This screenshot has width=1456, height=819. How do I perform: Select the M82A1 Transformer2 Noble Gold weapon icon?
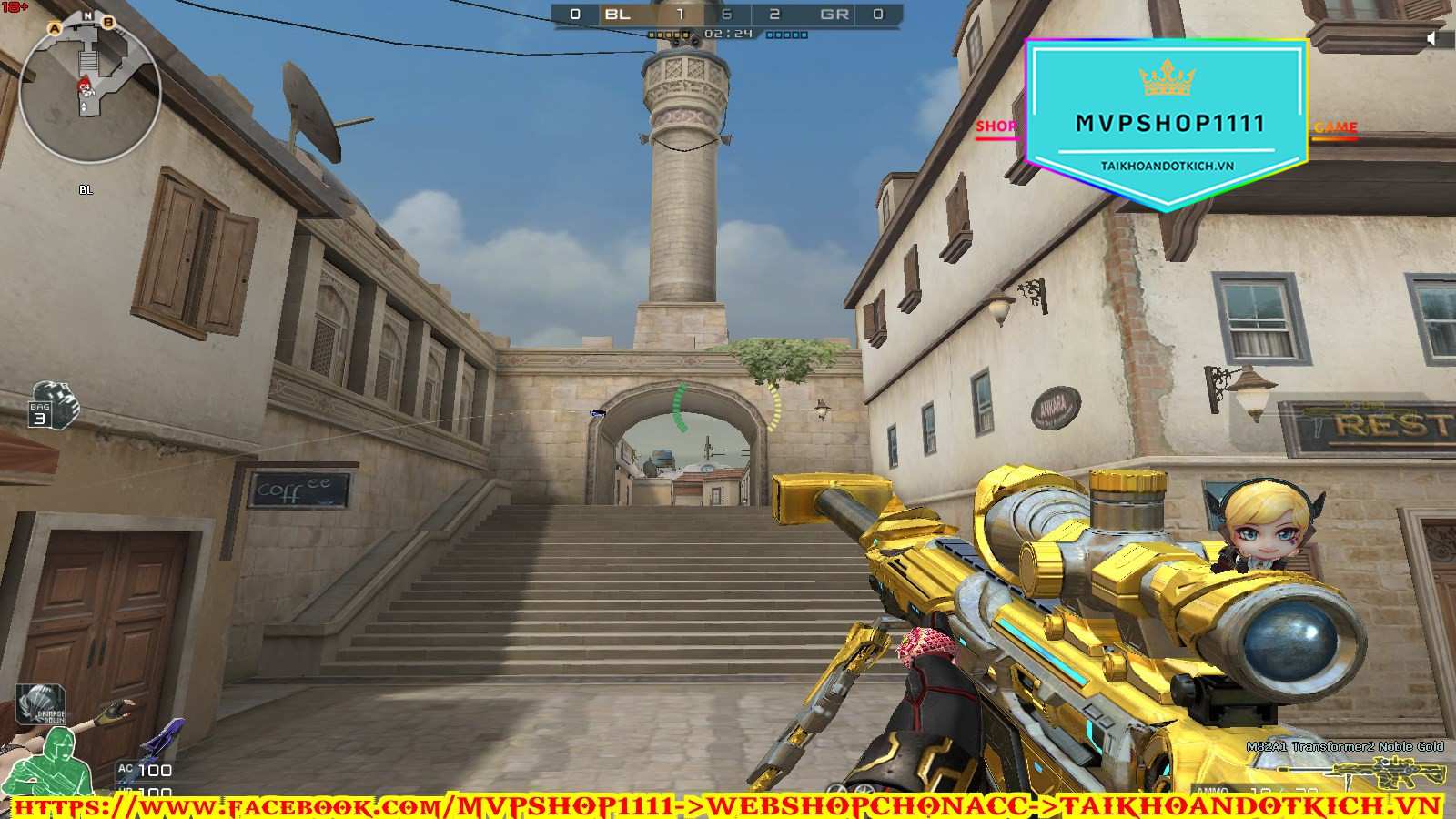(x=1390, y=773)
